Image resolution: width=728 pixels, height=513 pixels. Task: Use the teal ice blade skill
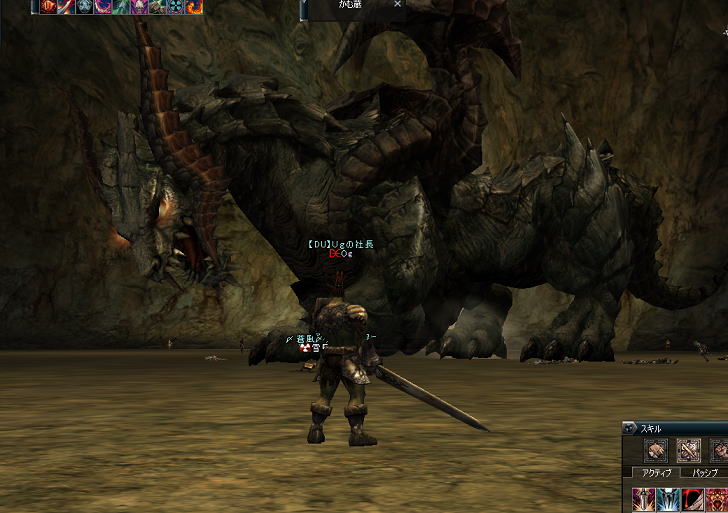tap(667, 498)
